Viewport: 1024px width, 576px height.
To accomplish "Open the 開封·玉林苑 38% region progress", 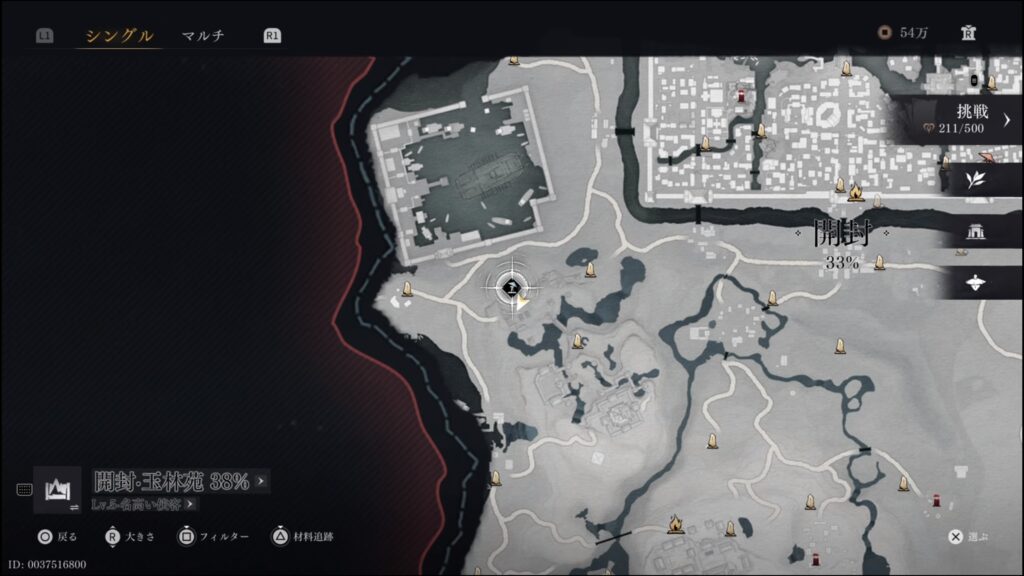I will [180, 481].
